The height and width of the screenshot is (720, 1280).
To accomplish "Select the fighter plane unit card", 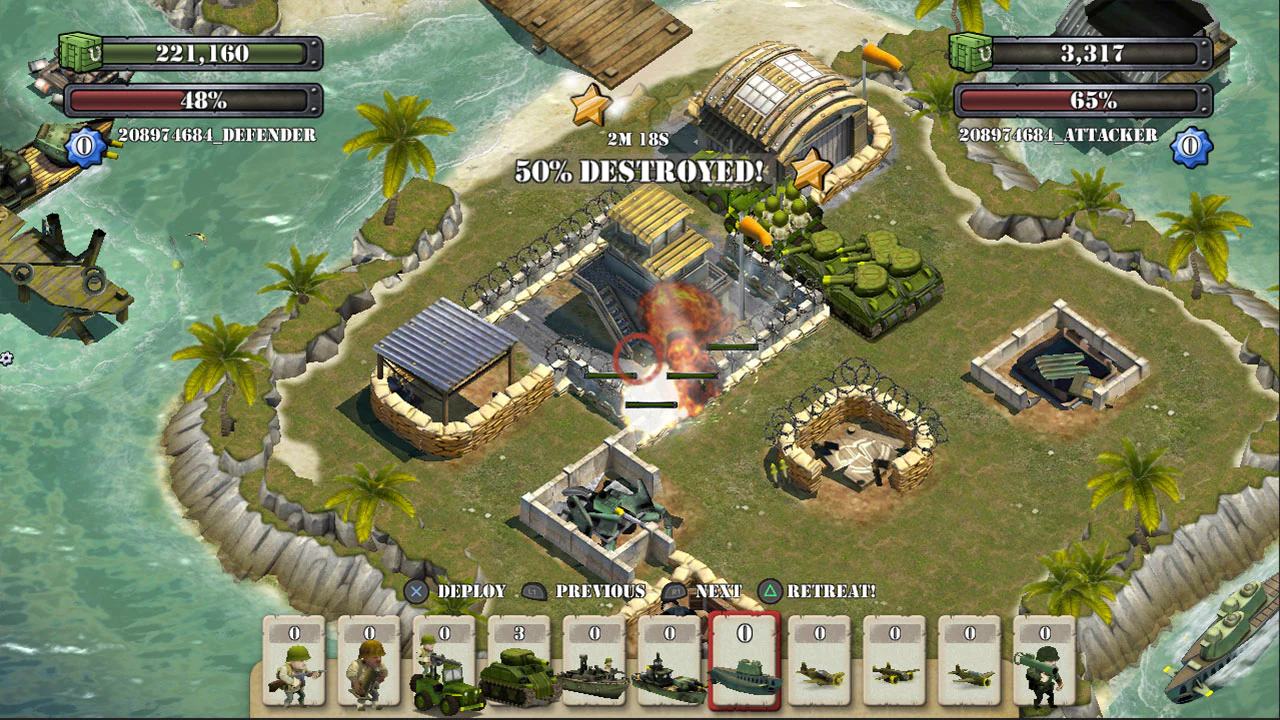I will click(x=821, y=670).
